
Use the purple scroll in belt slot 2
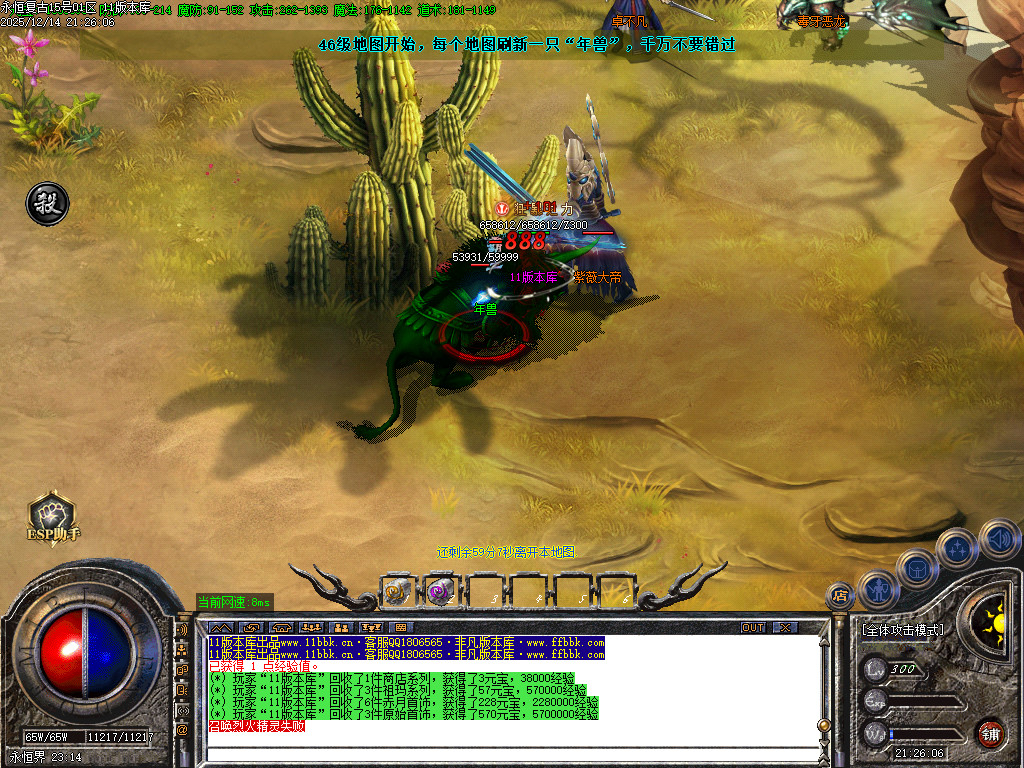[440, 592]
